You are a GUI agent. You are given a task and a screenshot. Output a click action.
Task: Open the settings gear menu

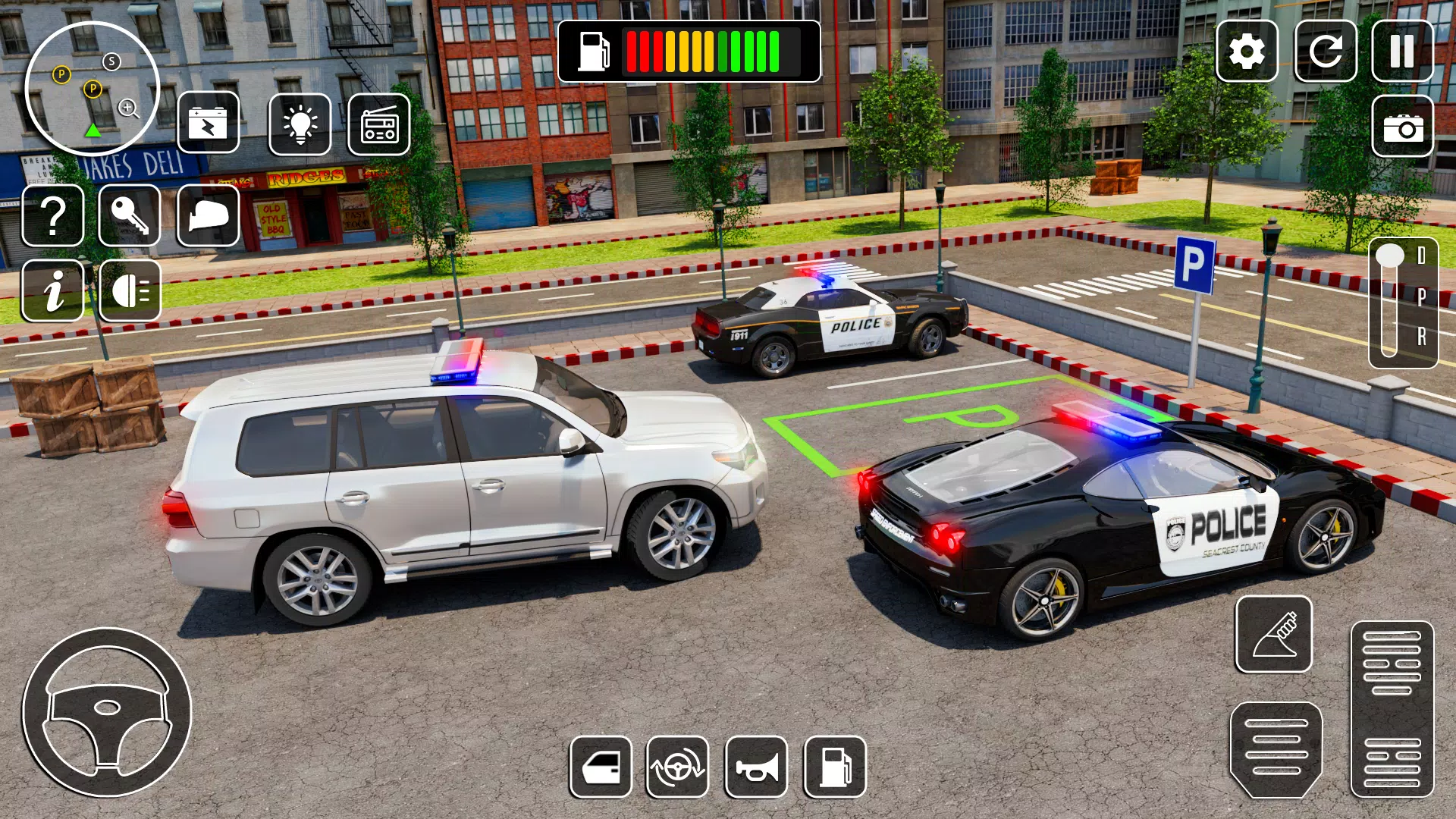[1246, 49]
